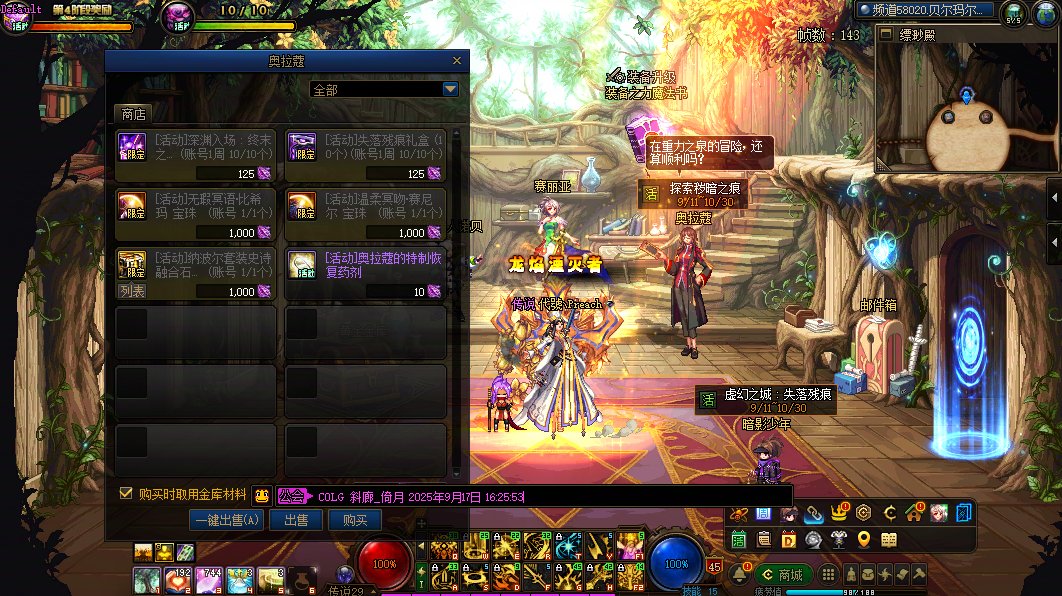The image size is (1062, 596).
Task: Click the 购买 buy button
Action: [355, 520]
